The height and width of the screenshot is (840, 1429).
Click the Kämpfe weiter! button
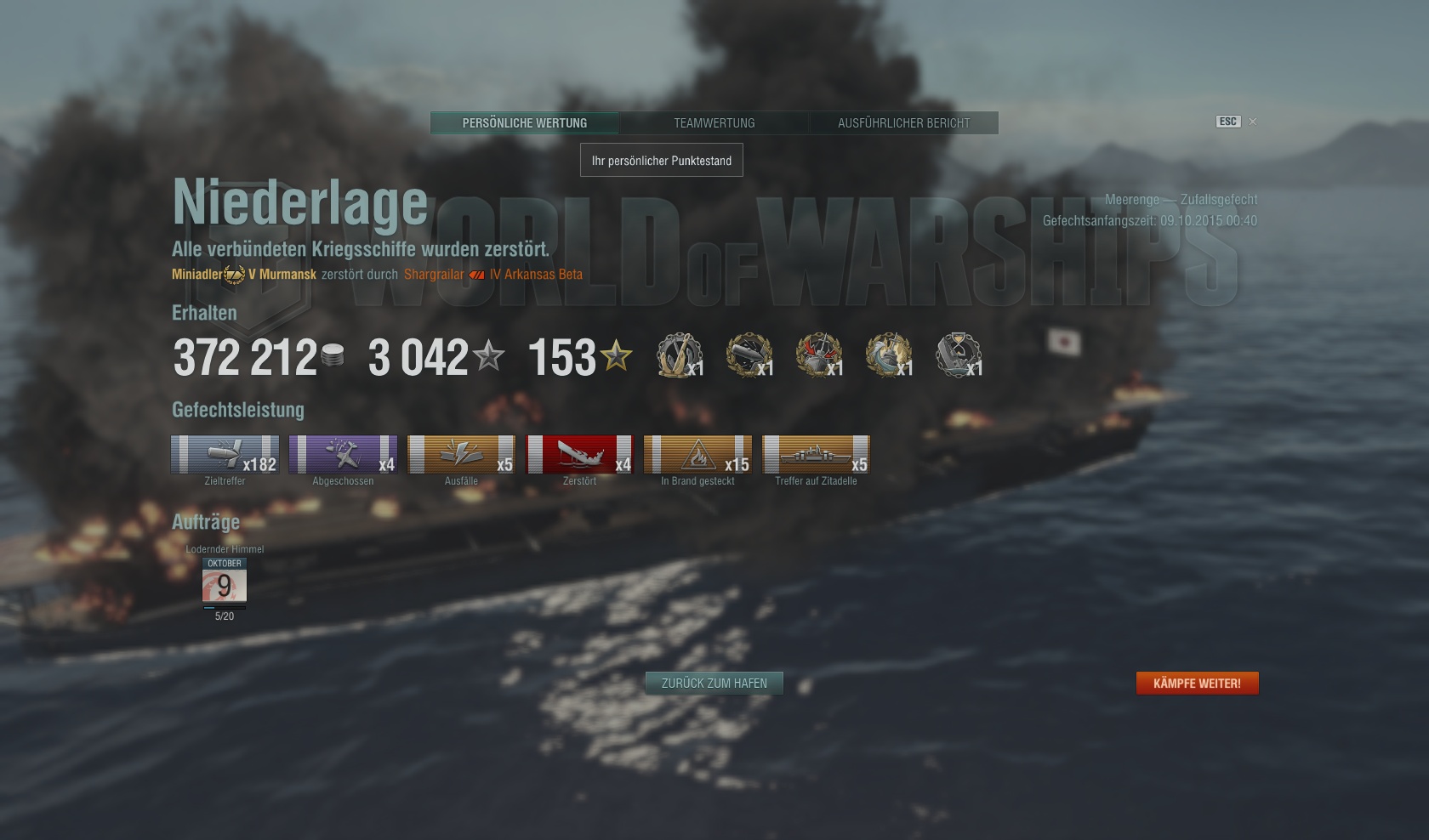point(1197,684)
